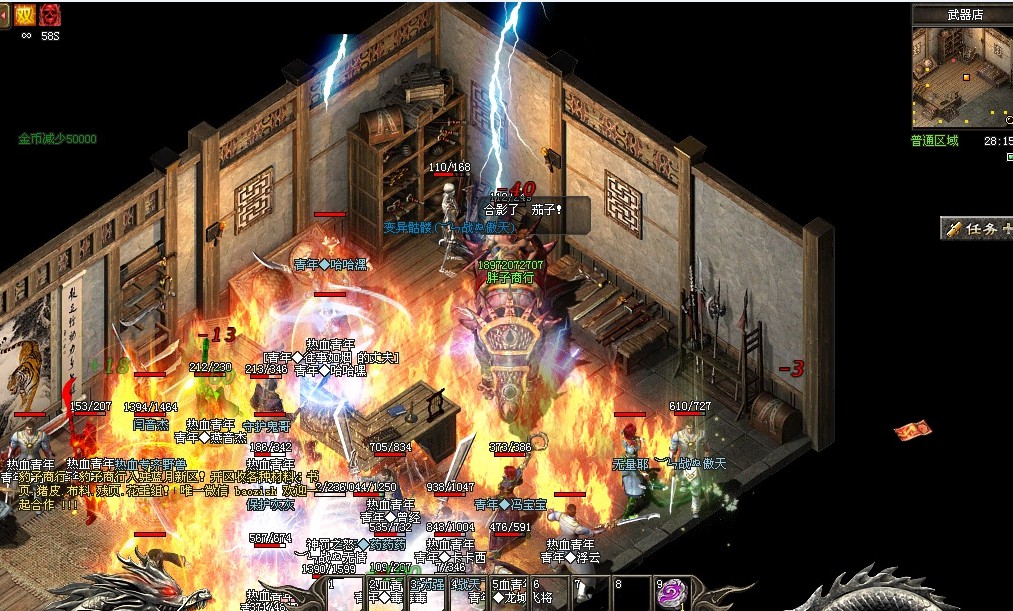Image resolution: width=1013 pixels, height=611 pixels.
Task: Select the golden 双 buff icon
Action: pos(25,14)
